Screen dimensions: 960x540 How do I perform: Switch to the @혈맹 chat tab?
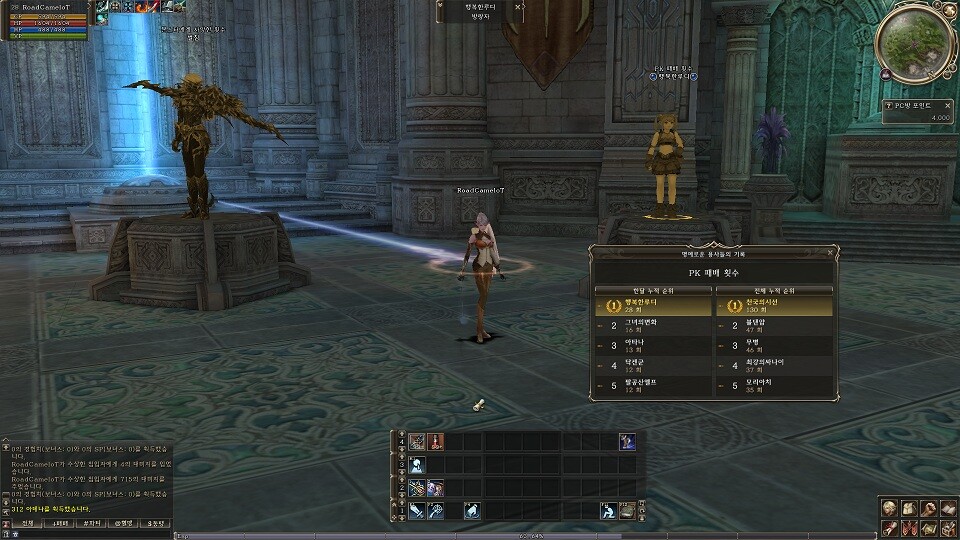pos(123,523)
